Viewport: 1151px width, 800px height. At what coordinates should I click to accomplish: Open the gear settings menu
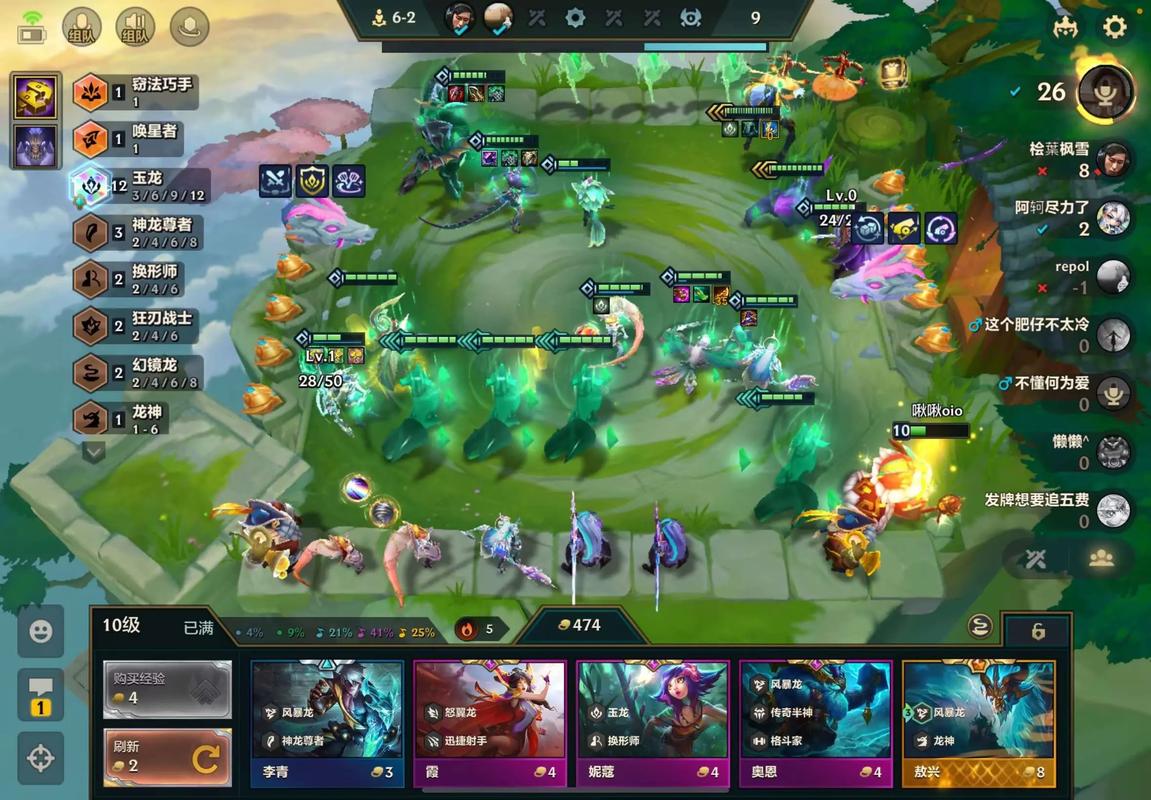pos(1114,26)
